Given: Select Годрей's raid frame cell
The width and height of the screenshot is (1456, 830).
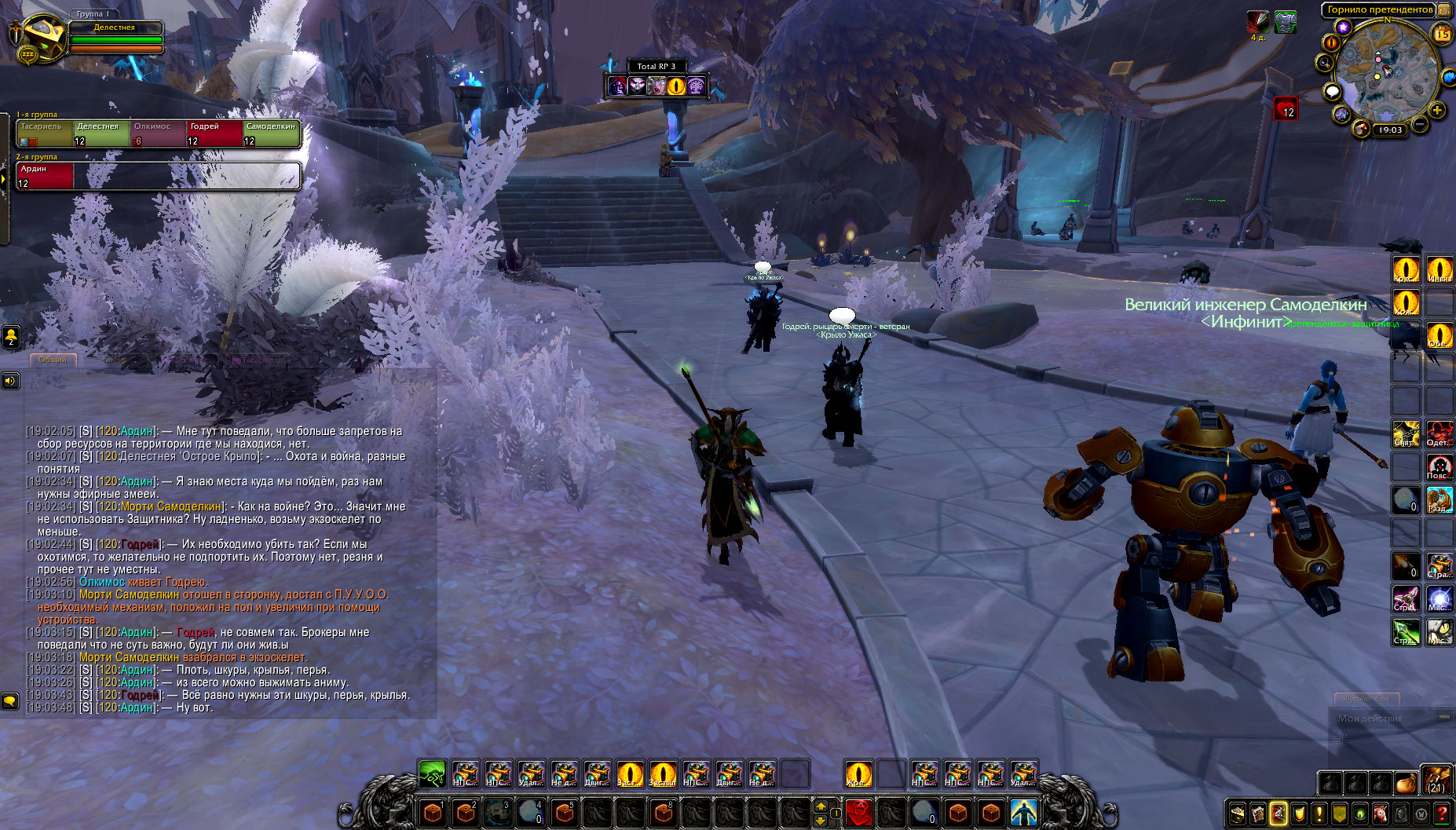Looking at the screenshot, I should 214,133.
